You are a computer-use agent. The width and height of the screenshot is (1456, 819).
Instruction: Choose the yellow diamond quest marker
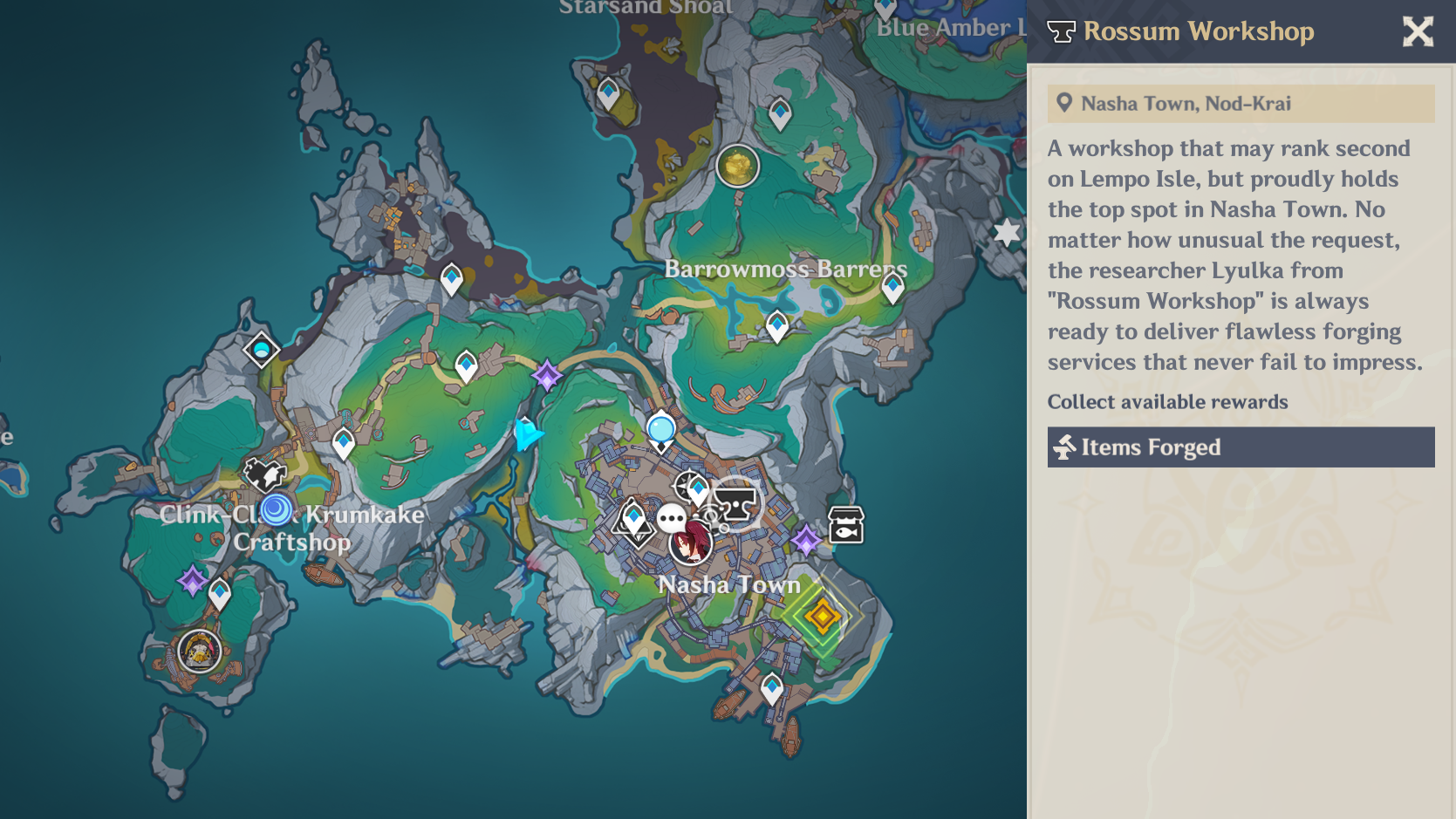click(x=822, y=617)
